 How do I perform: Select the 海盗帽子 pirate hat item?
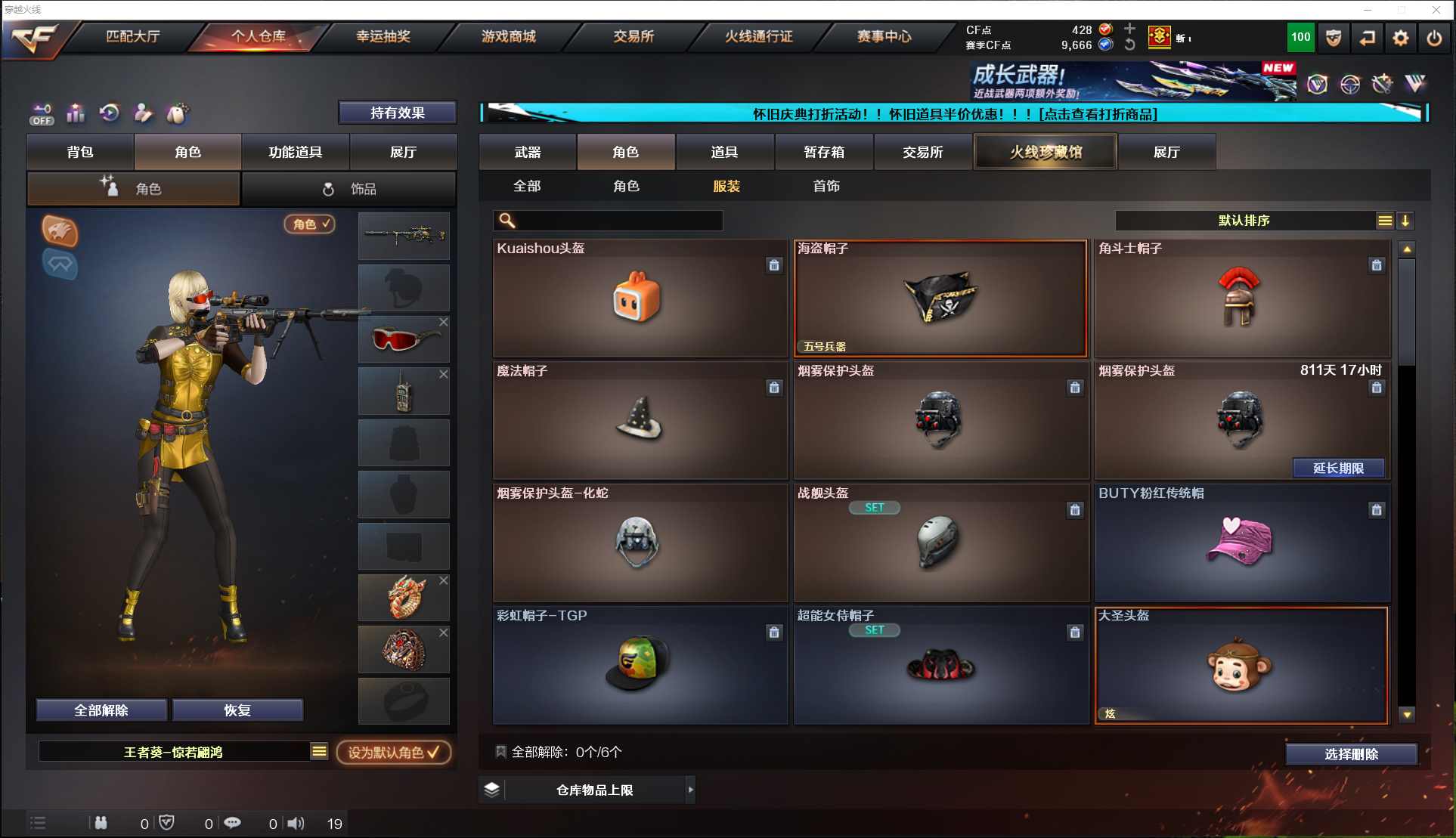(940, 298)
